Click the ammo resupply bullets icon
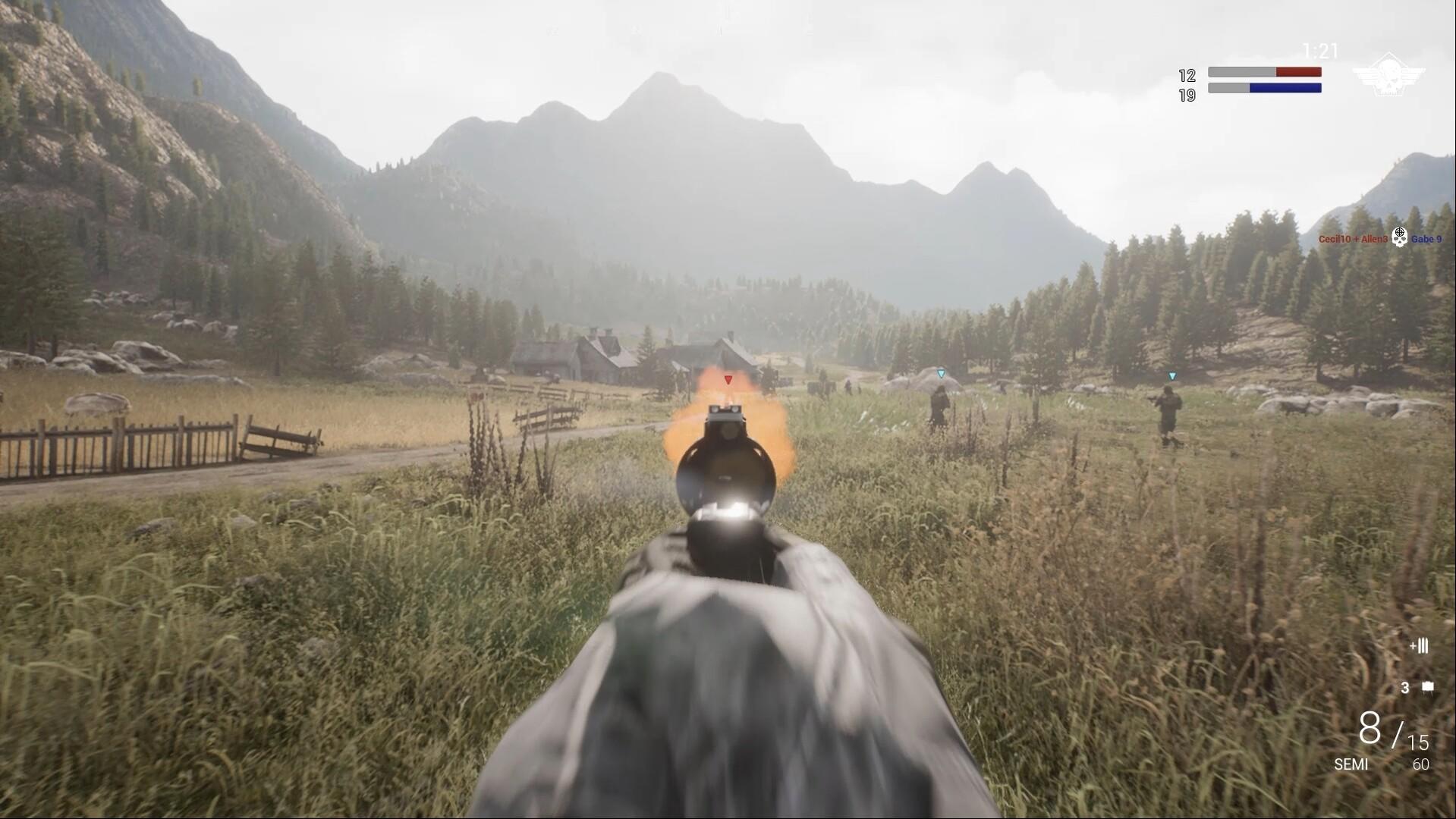1456x819 pixels. (x=1418, y=647)
